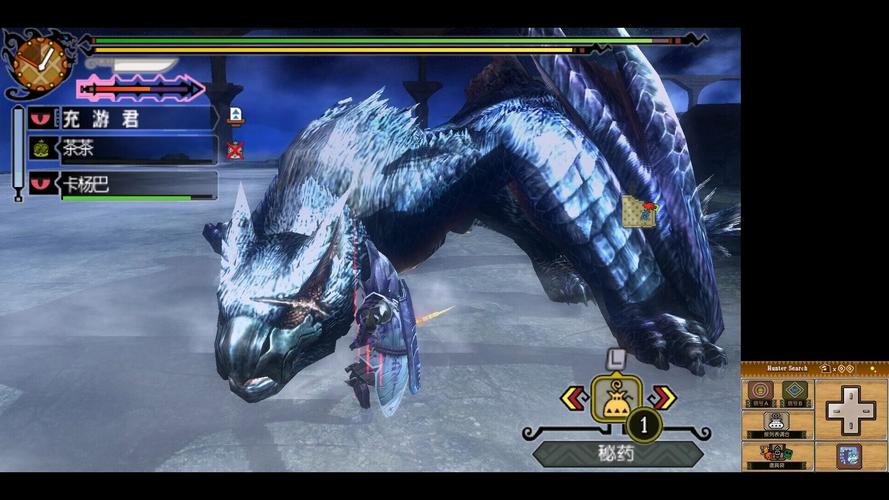
Task: Click the quest timer clock icon
Action: (40, 62)
